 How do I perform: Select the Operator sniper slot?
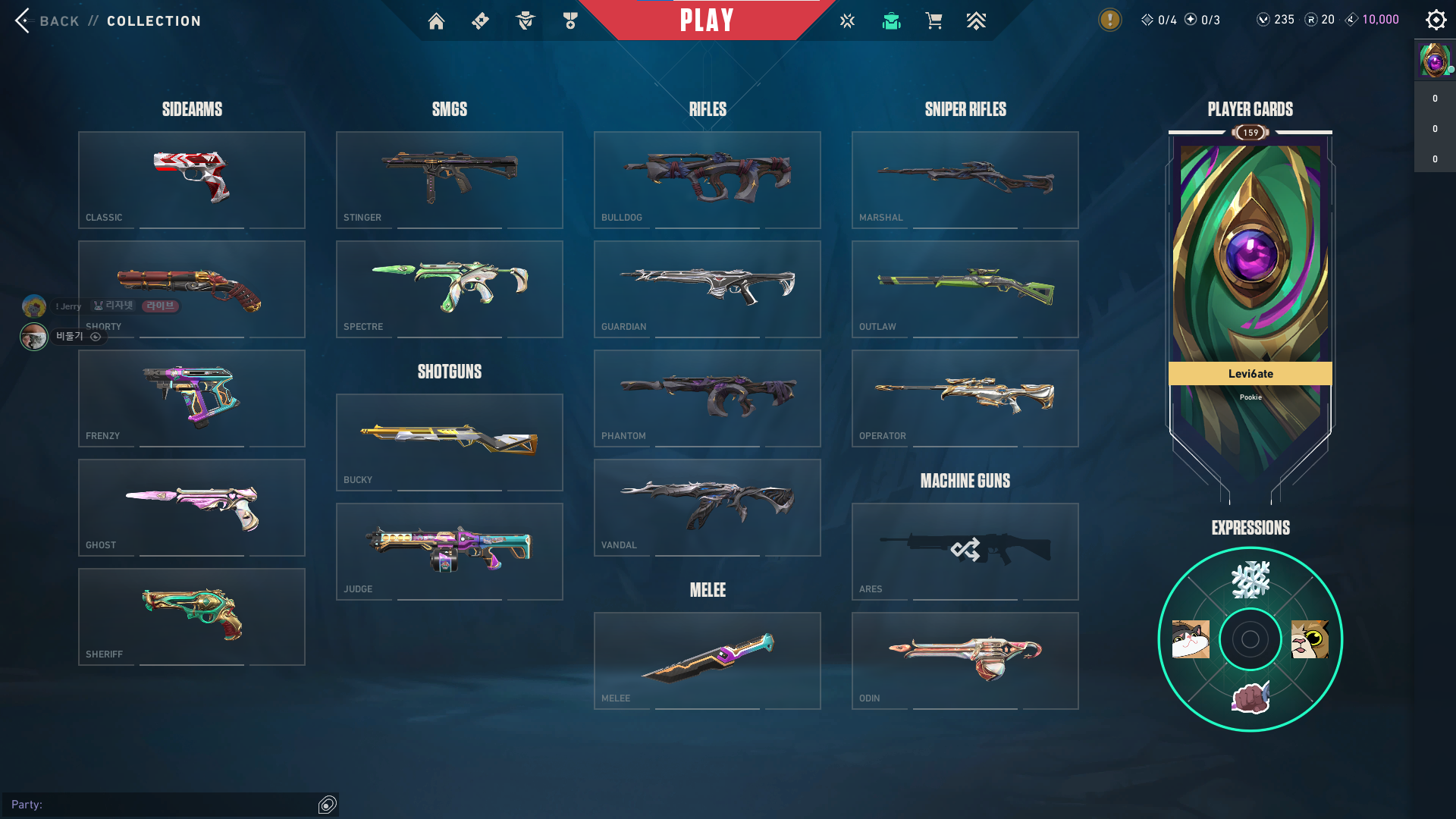pos(965,398)
